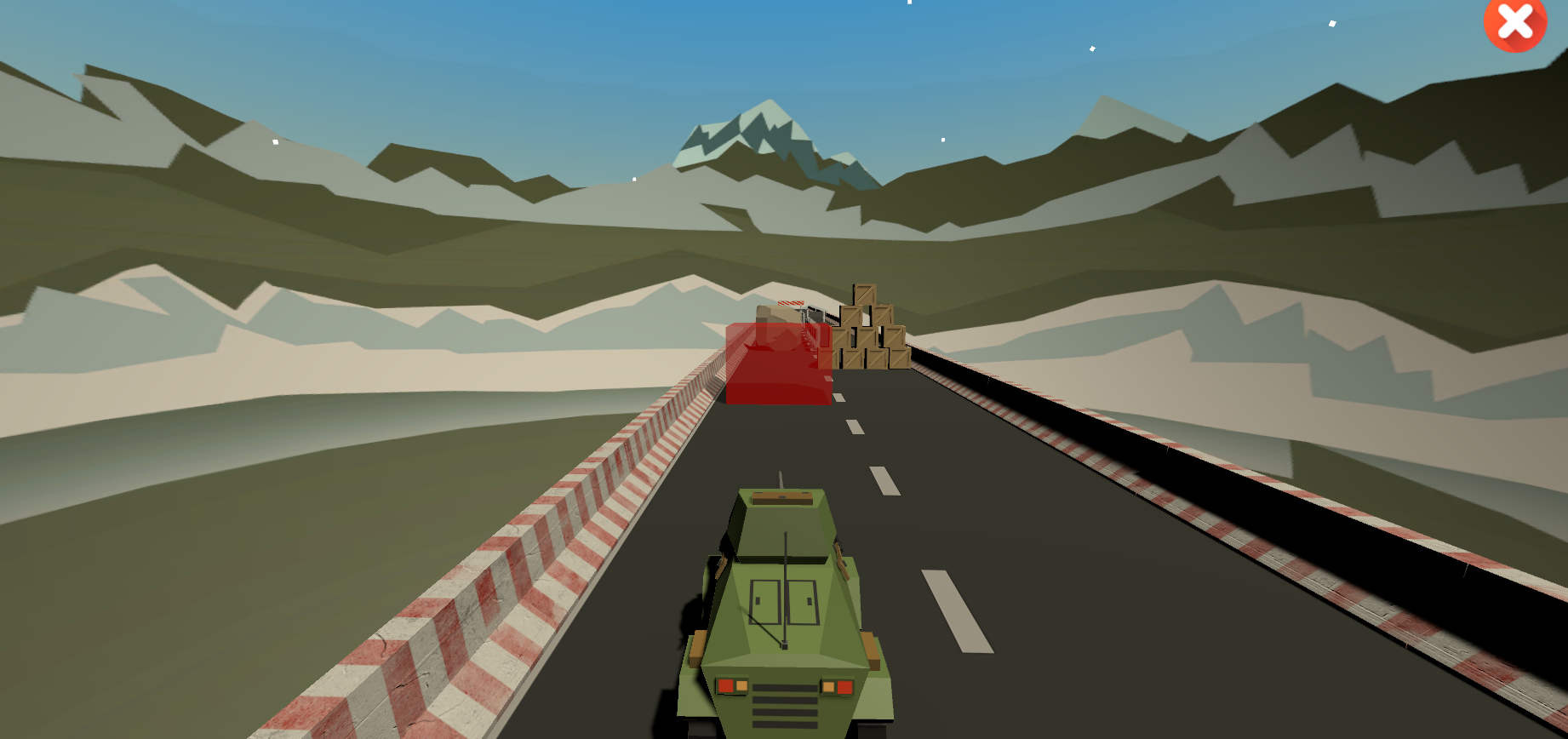Click the left orange headlight of the vehicle
Viewport: 1568px width, 739px height.
point(740,685)
